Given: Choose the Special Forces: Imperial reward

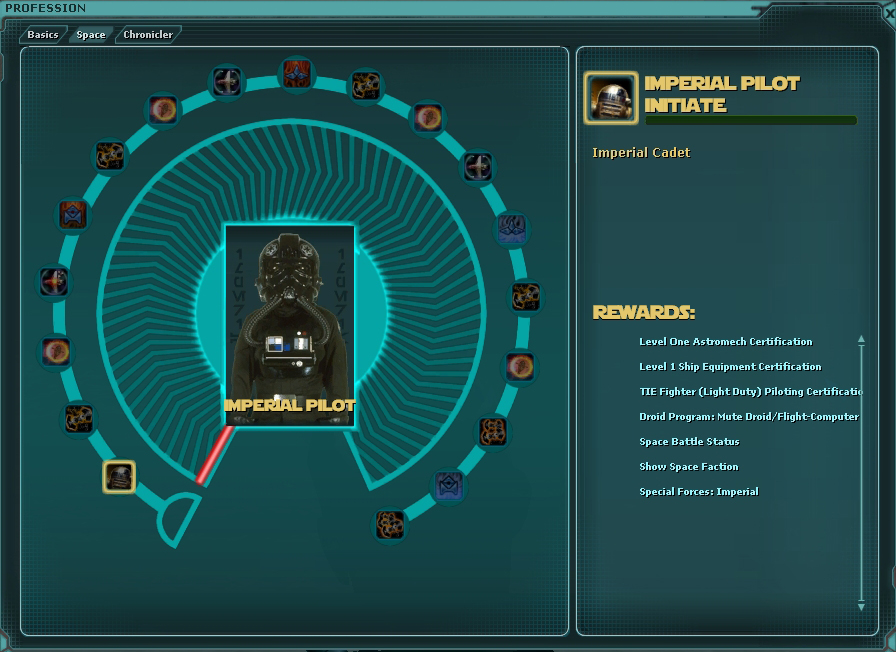Looking at the screenshot, I should (x=699, y=492).
